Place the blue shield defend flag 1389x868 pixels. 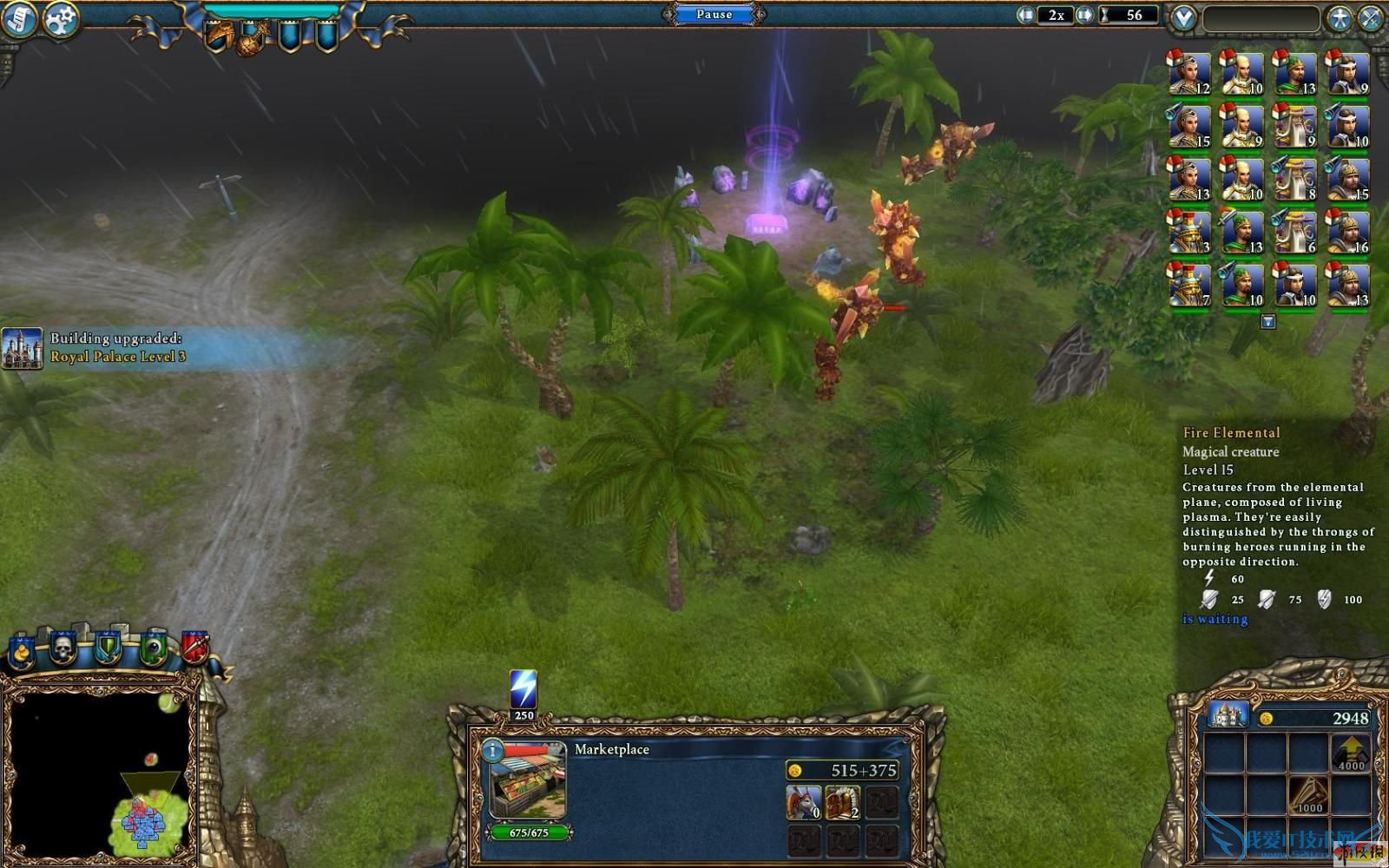[108, 648]
